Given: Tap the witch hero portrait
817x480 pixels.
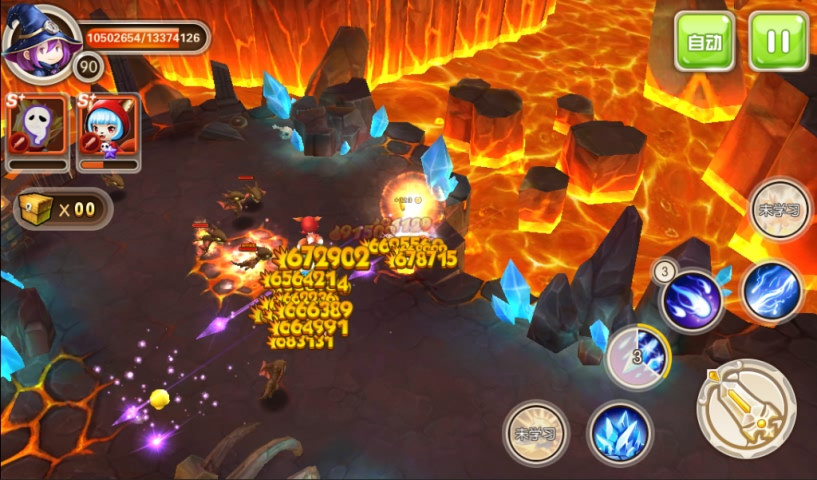Looking at the screenshot, I should tap(40, 40).
